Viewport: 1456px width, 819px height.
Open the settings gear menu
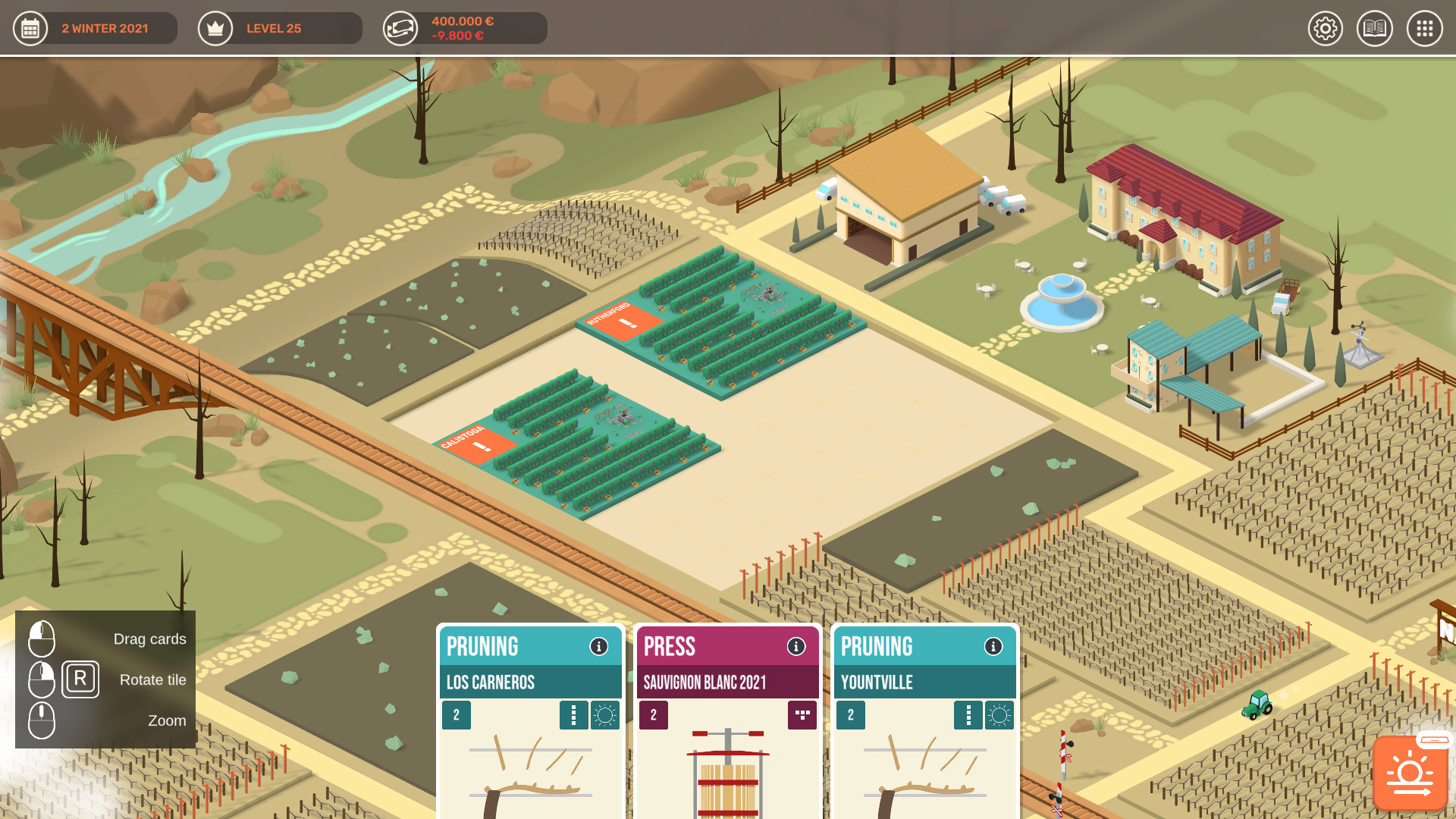point(1326,29)
